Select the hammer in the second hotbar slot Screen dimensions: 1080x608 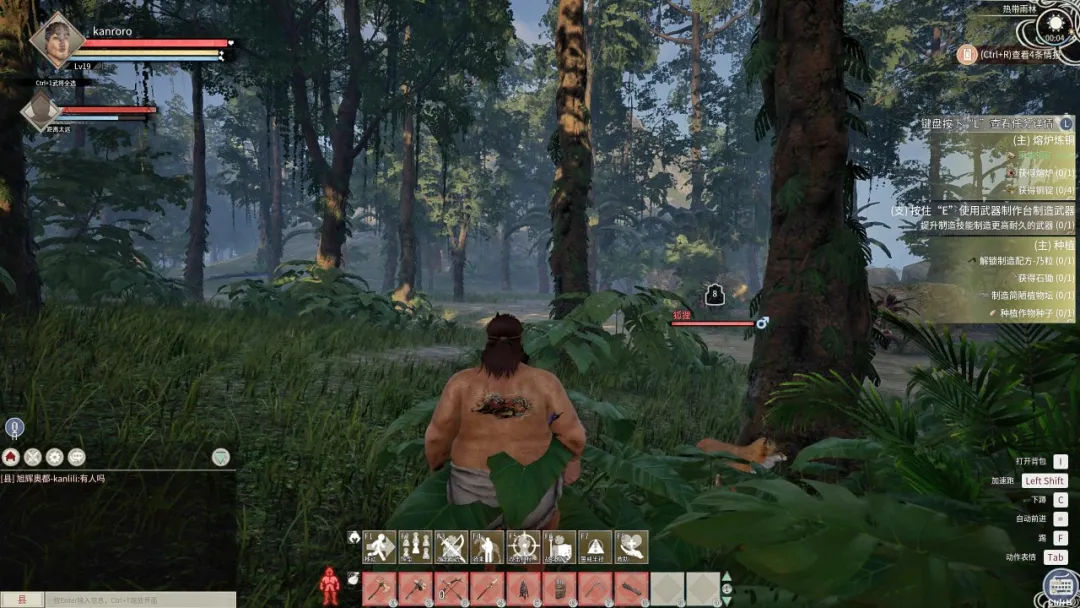click(x=416, y=588)
